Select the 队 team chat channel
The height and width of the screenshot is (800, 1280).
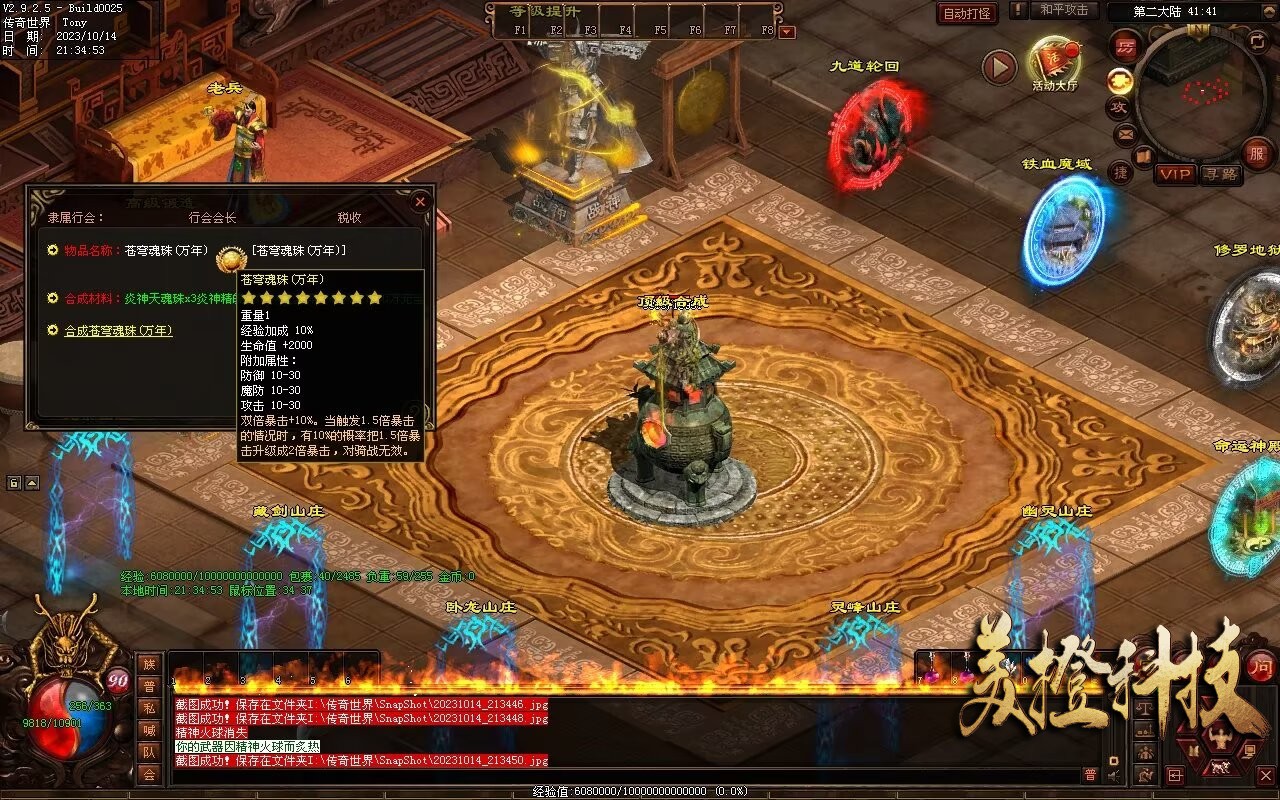148,752
